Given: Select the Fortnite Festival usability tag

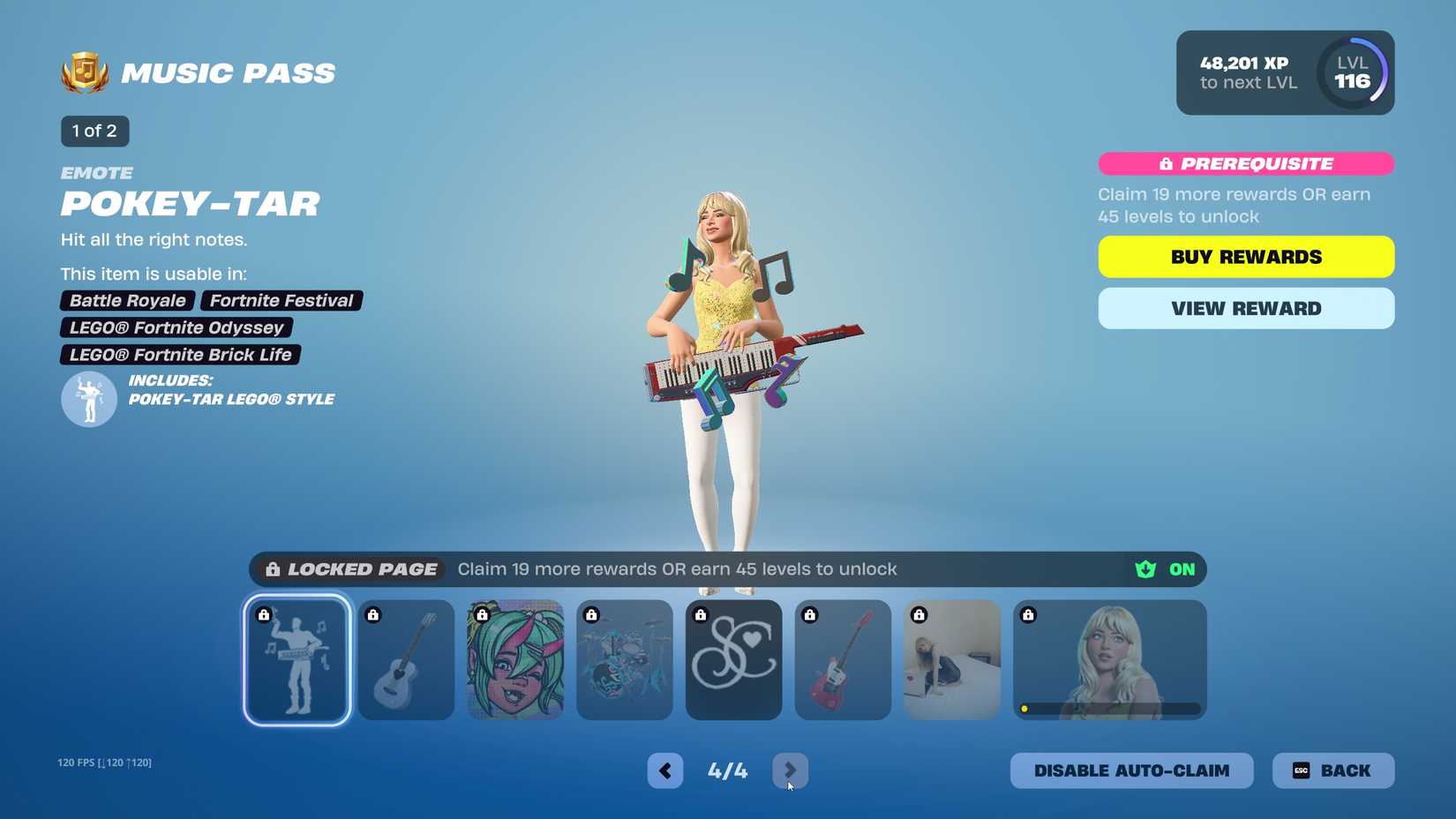Looking at the screenshot, I should click(281, 300).
